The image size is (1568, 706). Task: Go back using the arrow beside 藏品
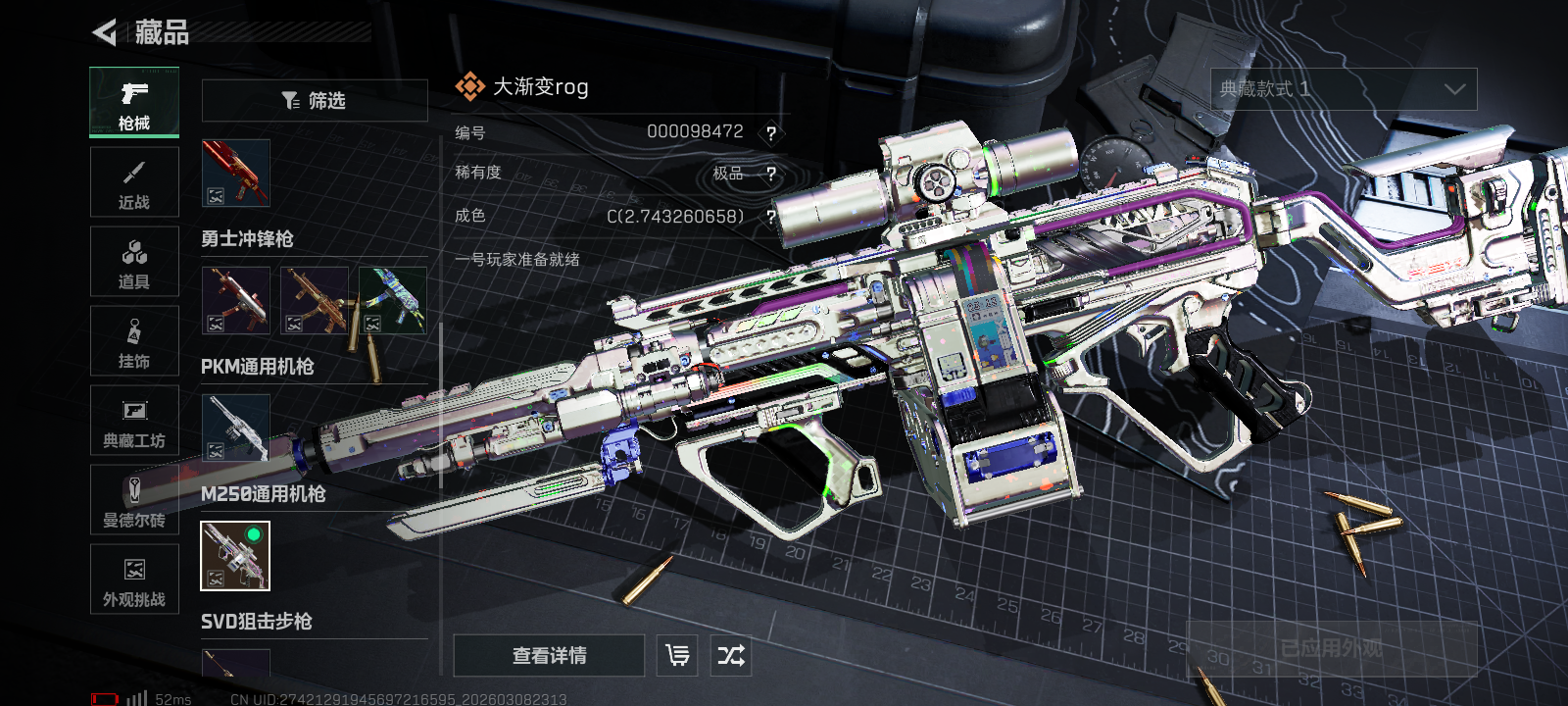click(x=105, y=32)
